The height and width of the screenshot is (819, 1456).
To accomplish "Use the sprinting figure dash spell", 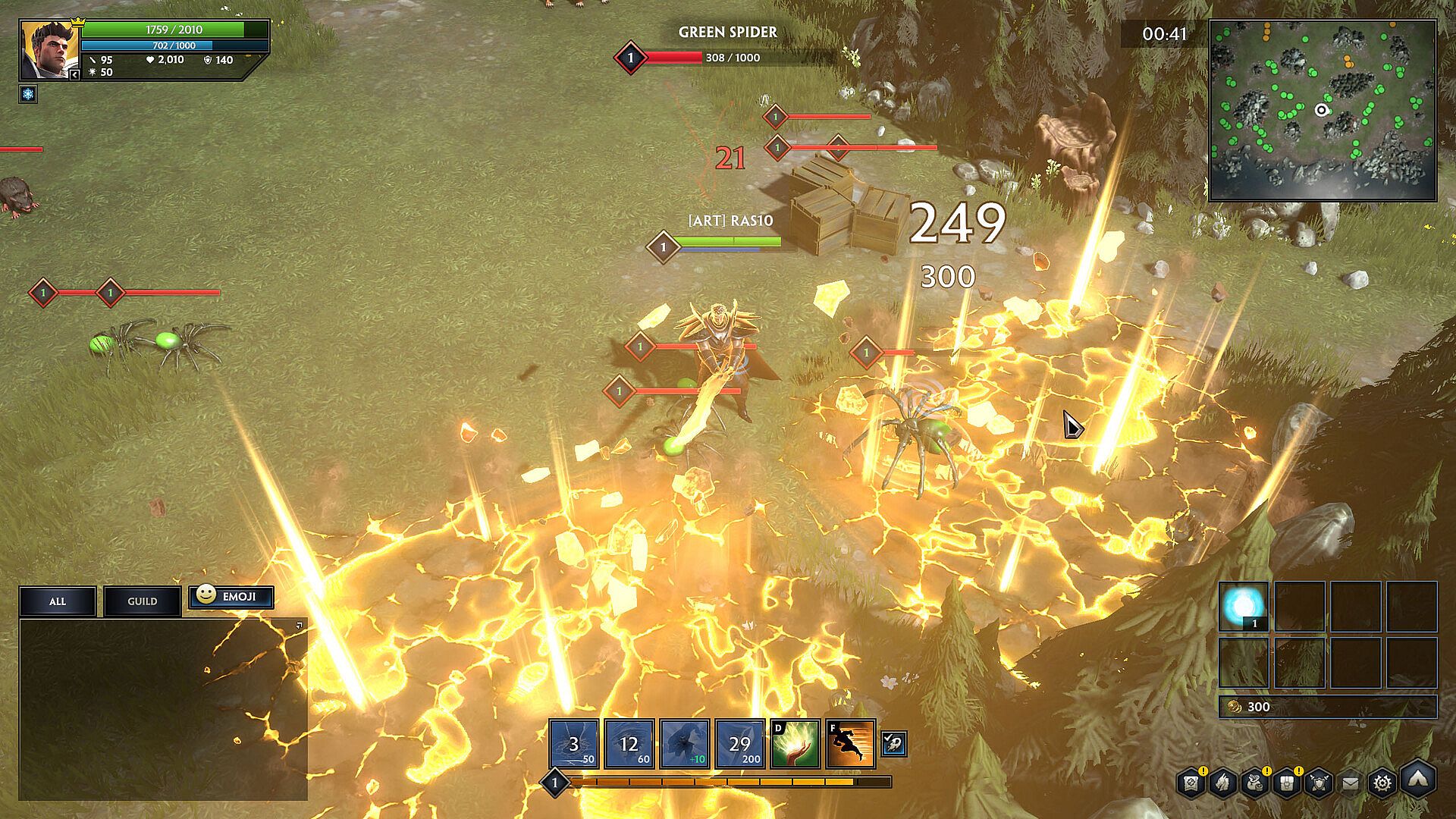I will [850, 744].
